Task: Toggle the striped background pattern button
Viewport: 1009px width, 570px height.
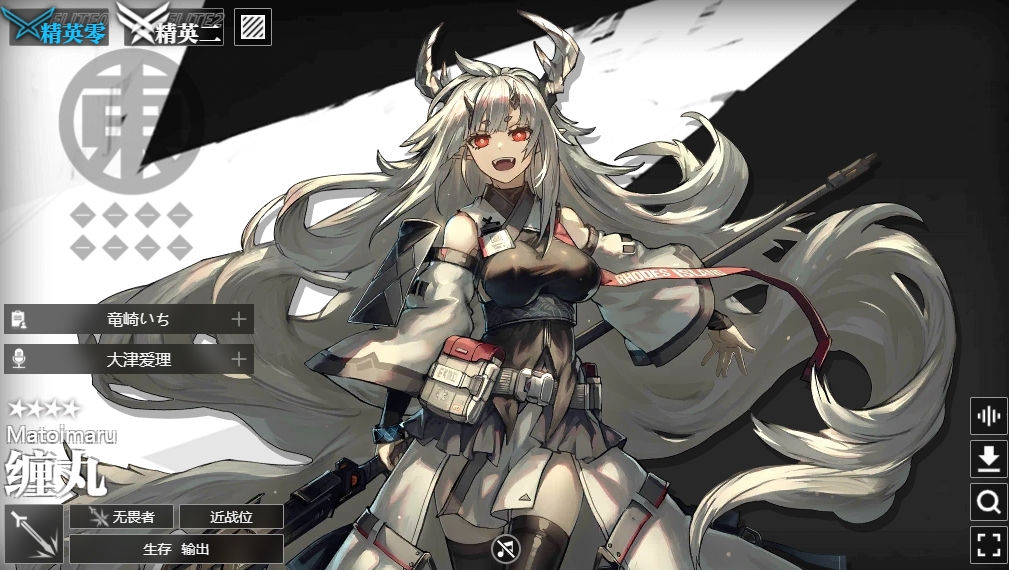Action: (x=253, y=27)
